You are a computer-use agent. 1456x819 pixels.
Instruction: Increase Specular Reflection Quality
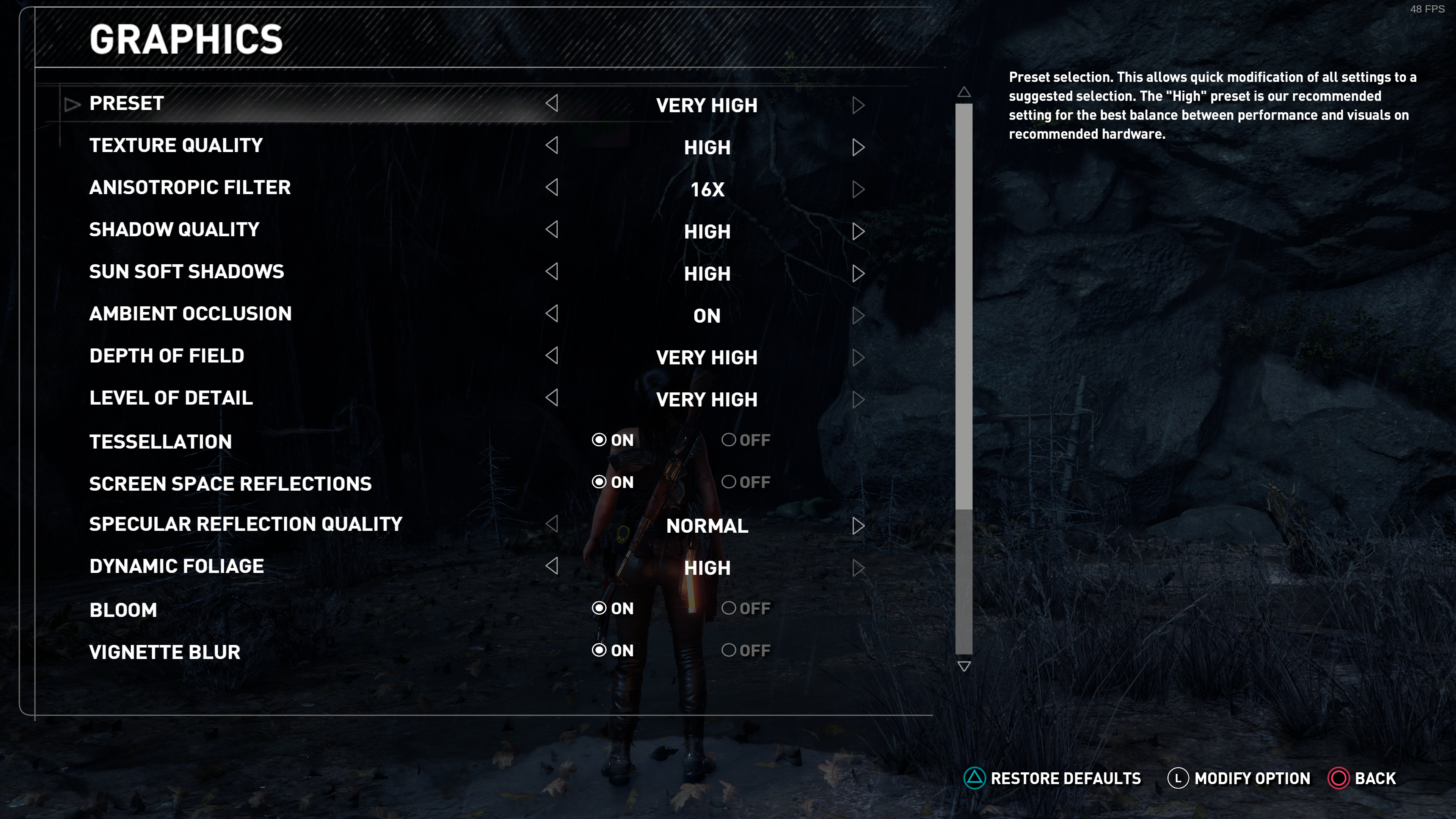pyautogui.click(x=858, y=526)
